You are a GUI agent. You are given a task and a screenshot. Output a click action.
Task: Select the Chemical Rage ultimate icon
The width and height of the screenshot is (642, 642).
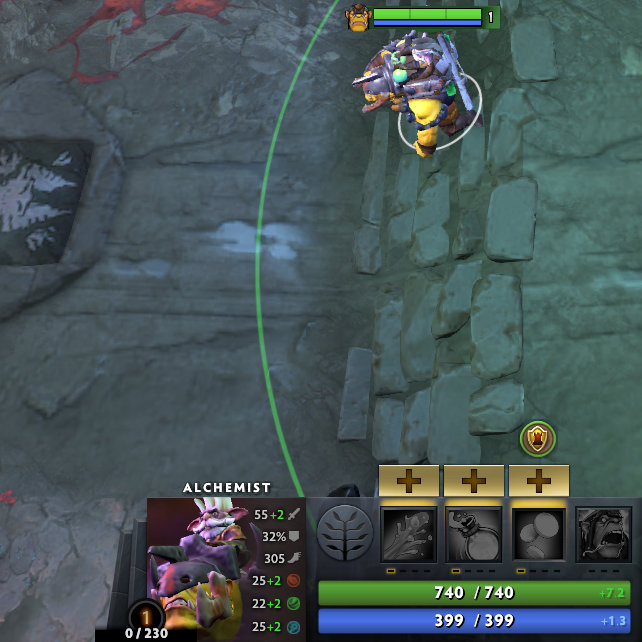[602, 534]
